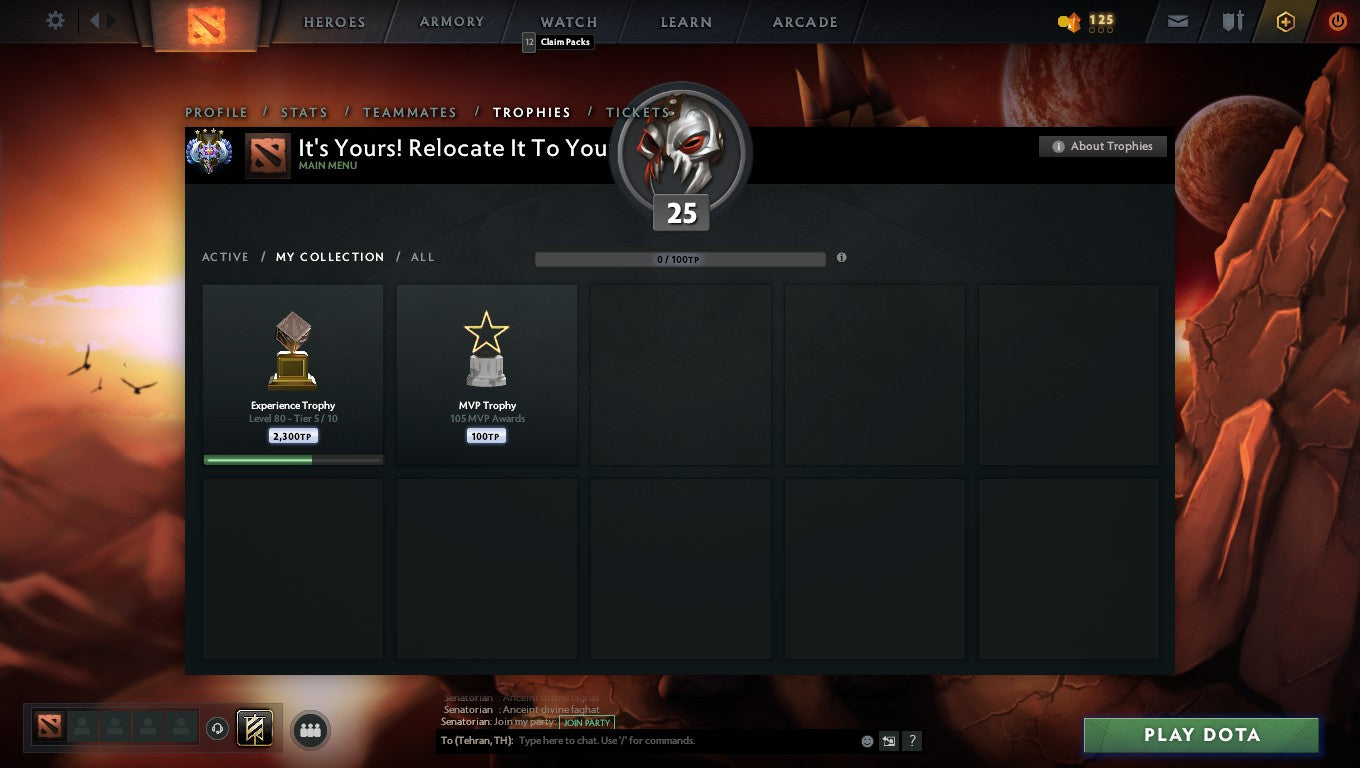Open the mail notifications inbox
Viewport: 1360px width, 768px height.
tap(1176, 21)
